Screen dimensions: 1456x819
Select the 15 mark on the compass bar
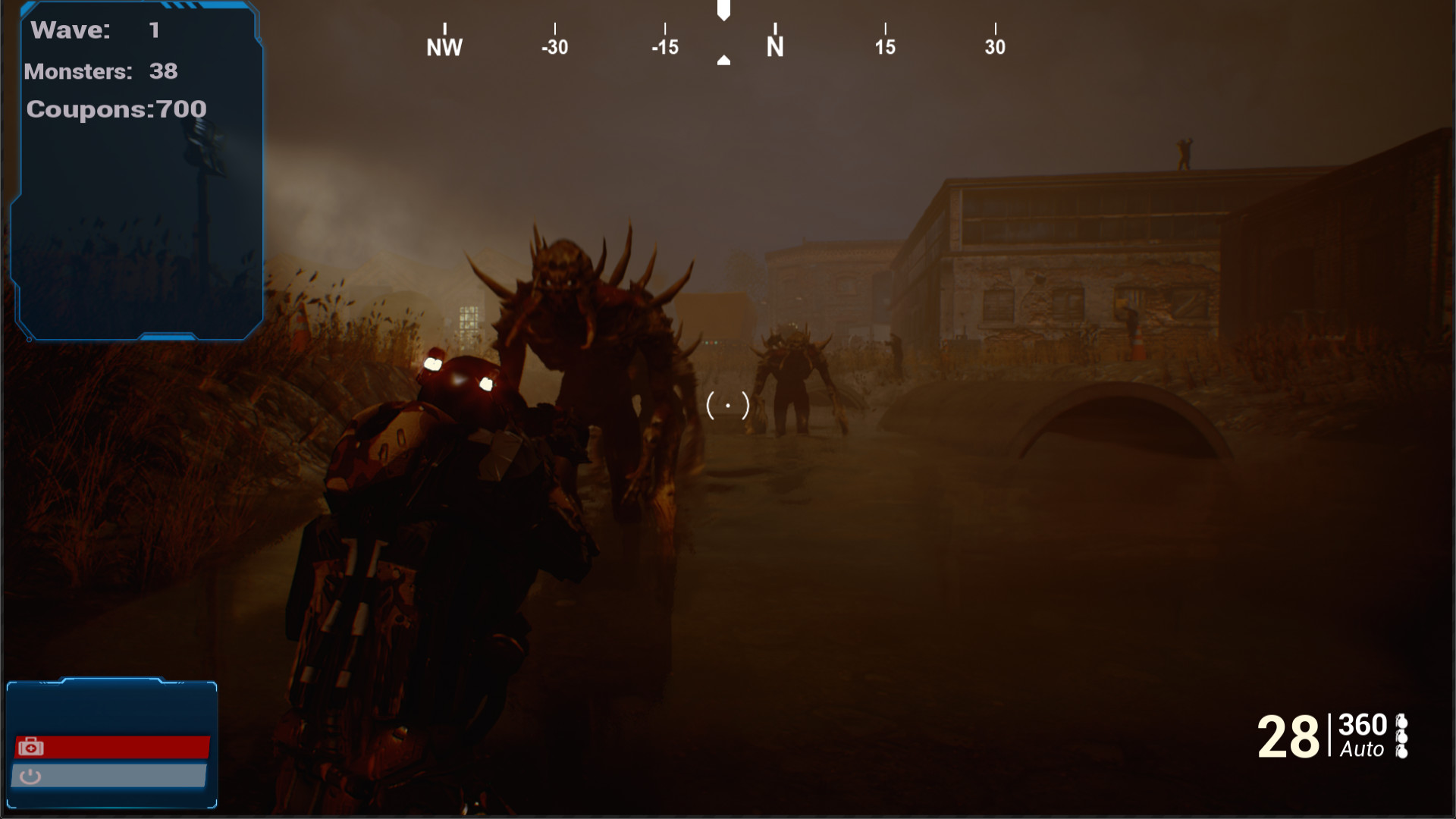click(x=884, y=45)
